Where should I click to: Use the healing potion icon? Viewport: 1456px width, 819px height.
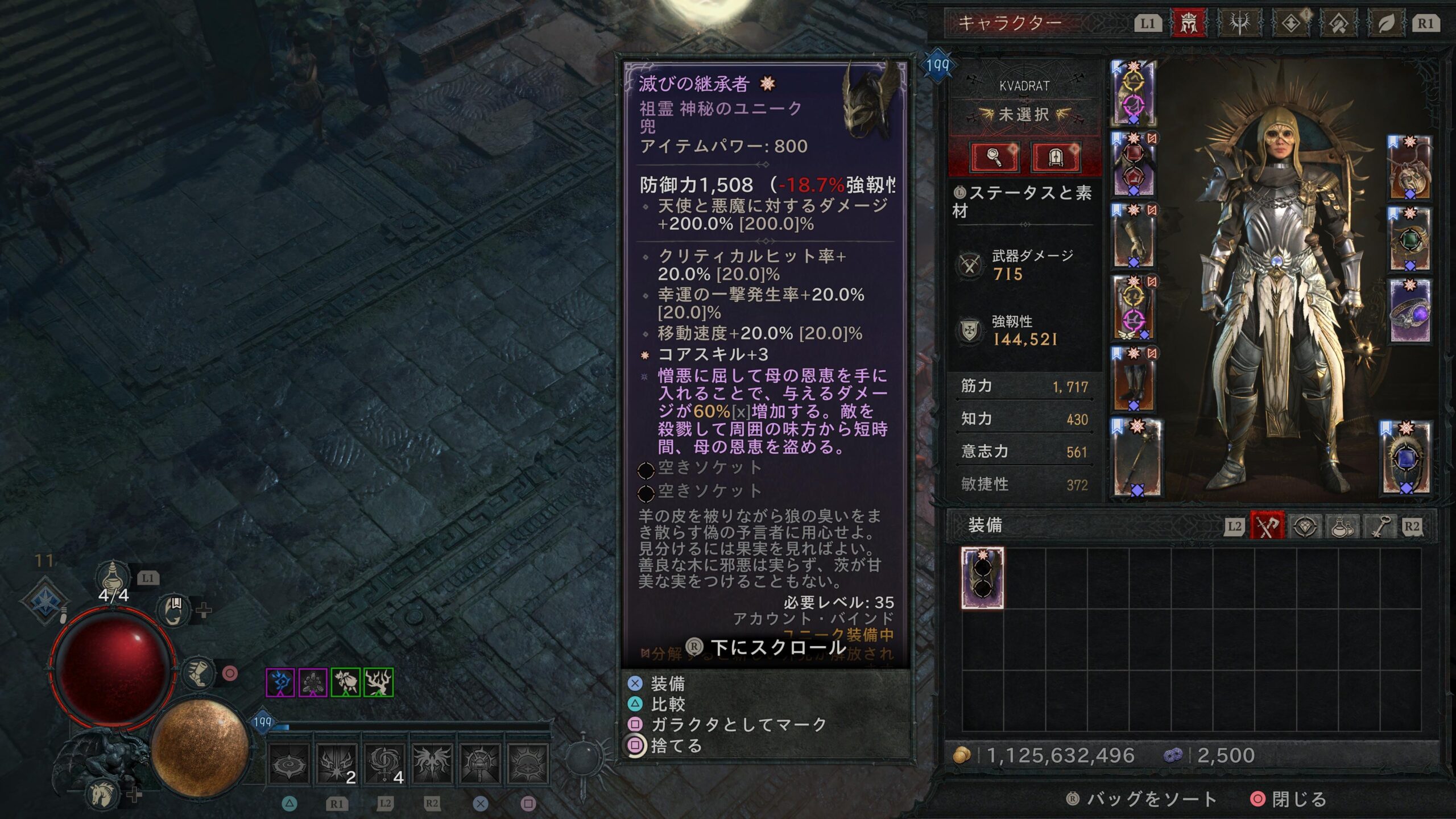point(113,577)
